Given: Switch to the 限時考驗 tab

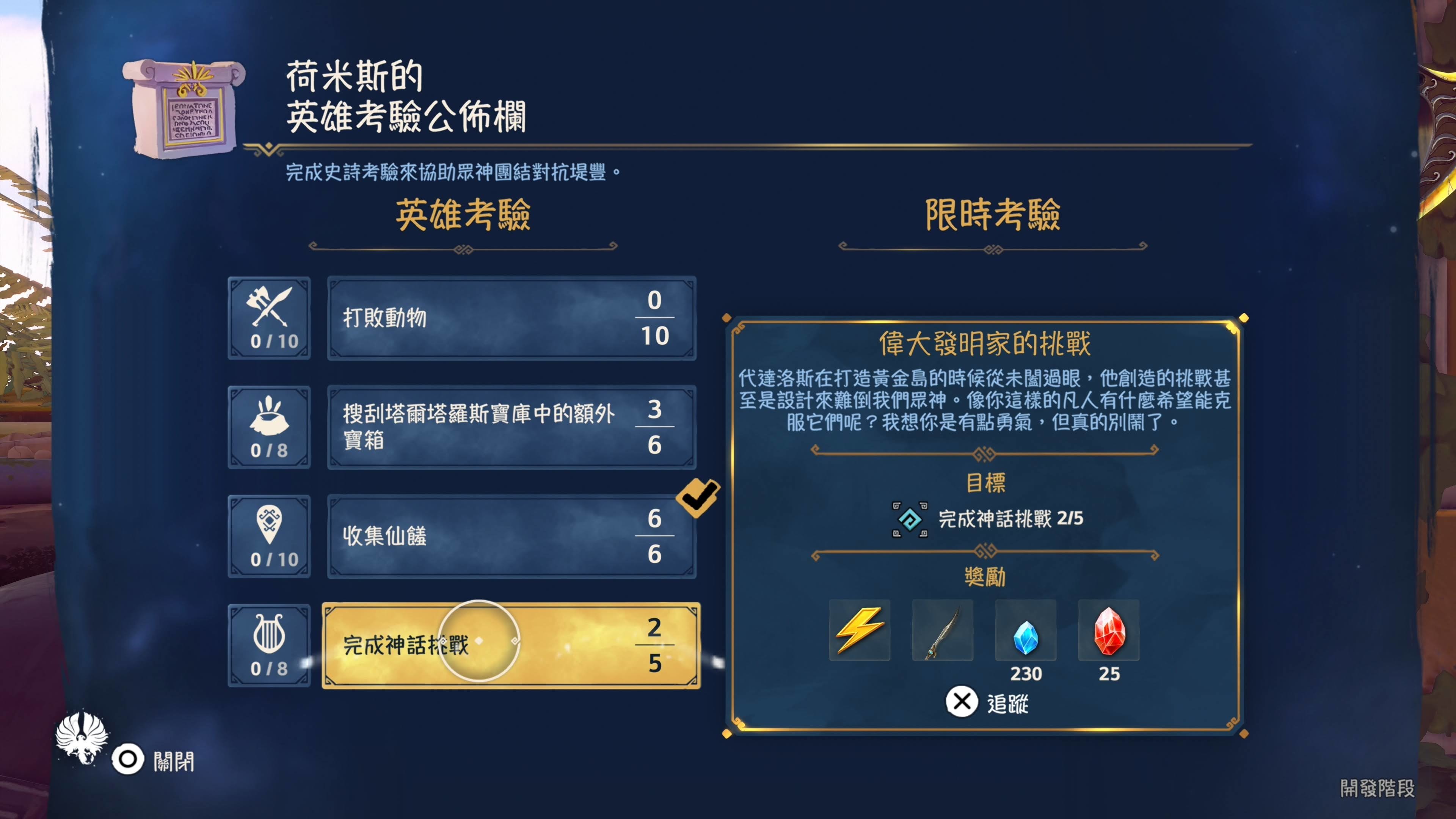Looking at the screenshot, I should point(993,217).
